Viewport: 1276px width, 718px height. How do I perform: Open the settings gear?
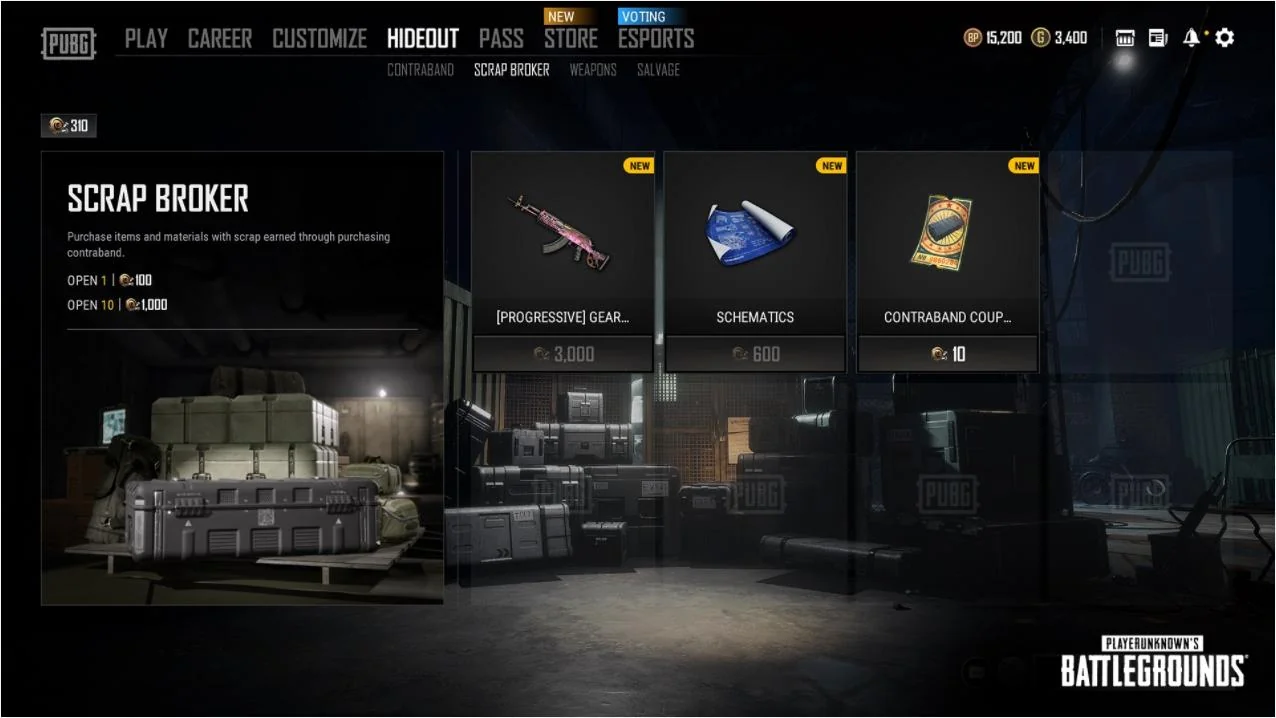(1224, 38)
